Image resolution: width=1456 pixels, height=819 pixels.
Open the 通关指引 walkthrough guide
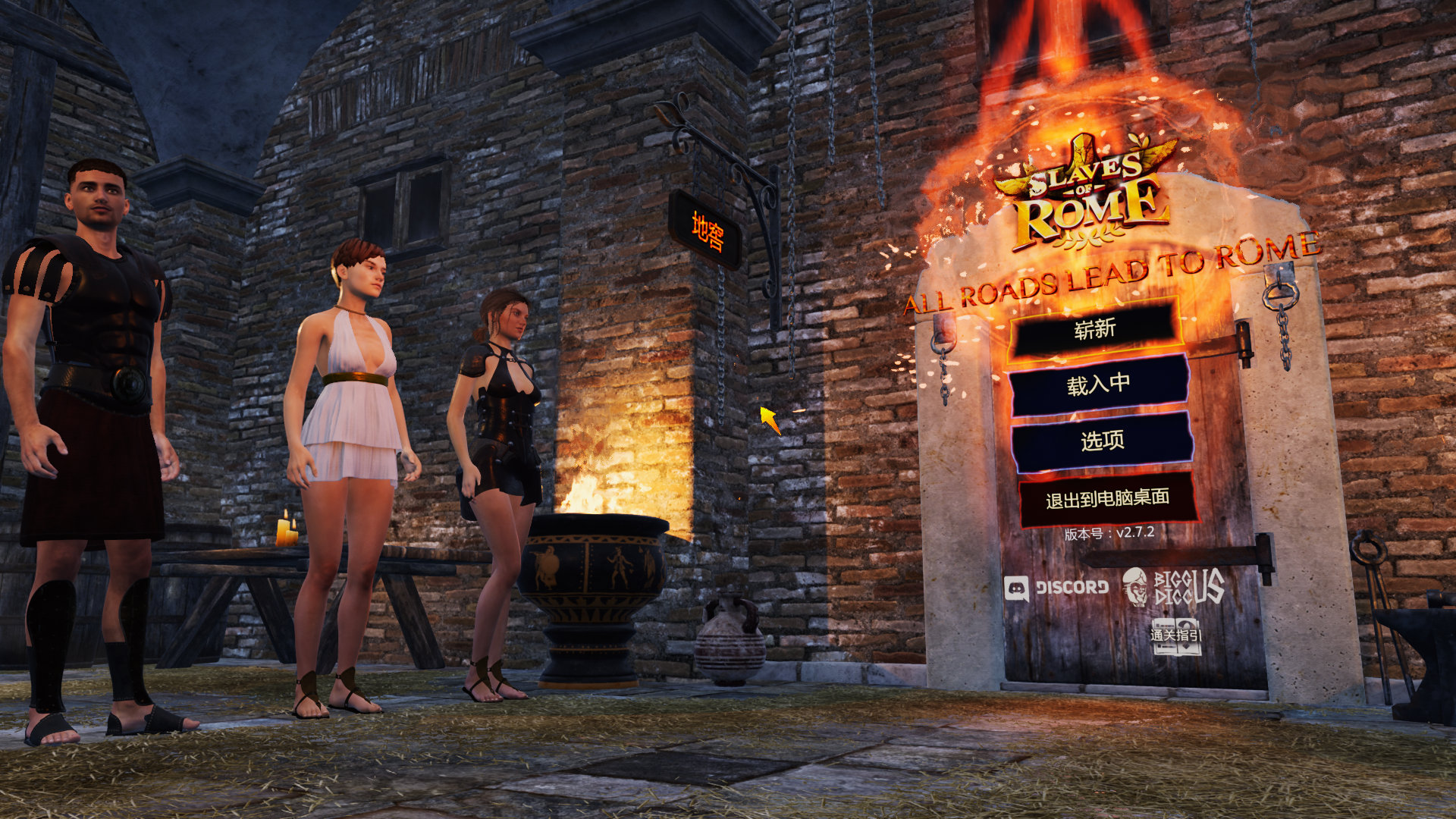click(x=1175, y=637)
